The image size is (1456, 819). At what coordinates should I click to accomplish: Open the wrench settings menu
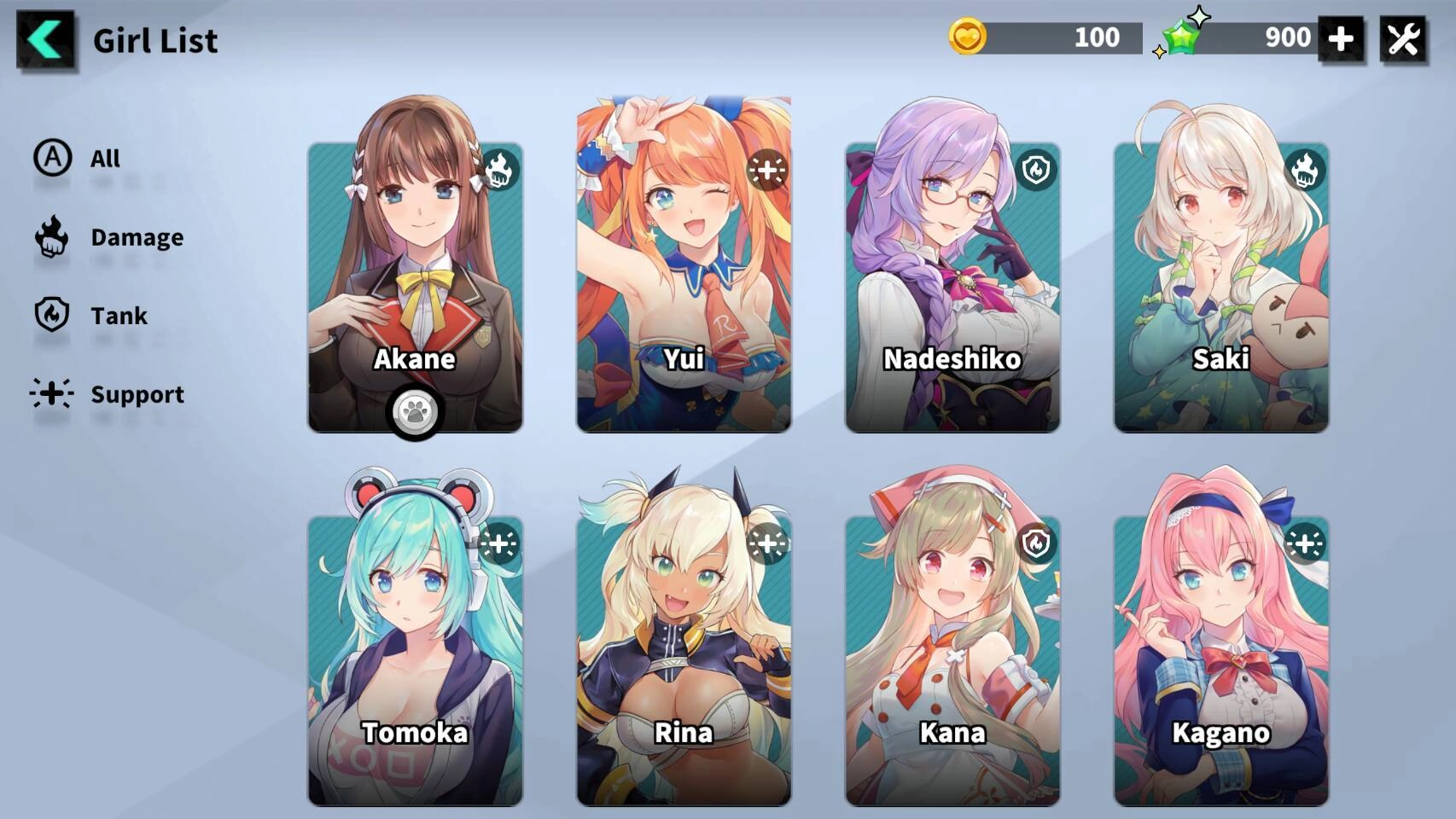click(x=1403, y=39)
